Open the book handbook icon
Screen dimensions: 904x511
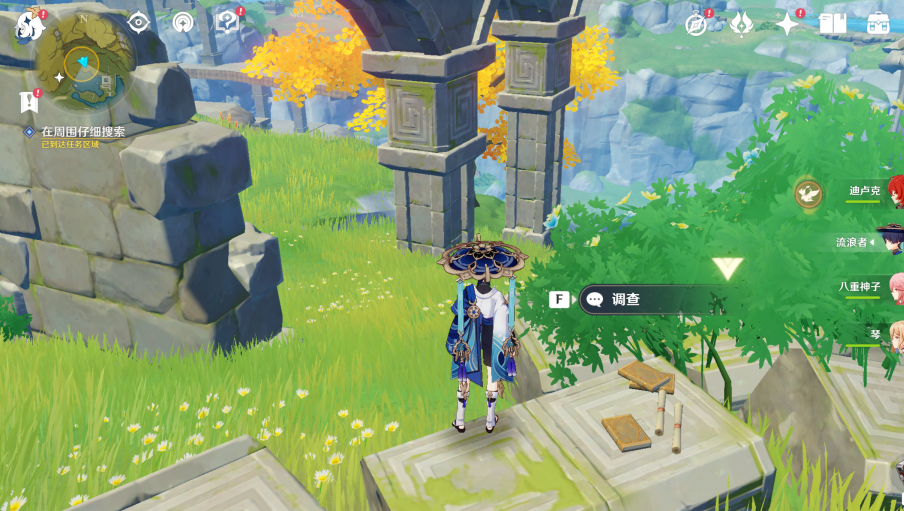pos(832,24)
